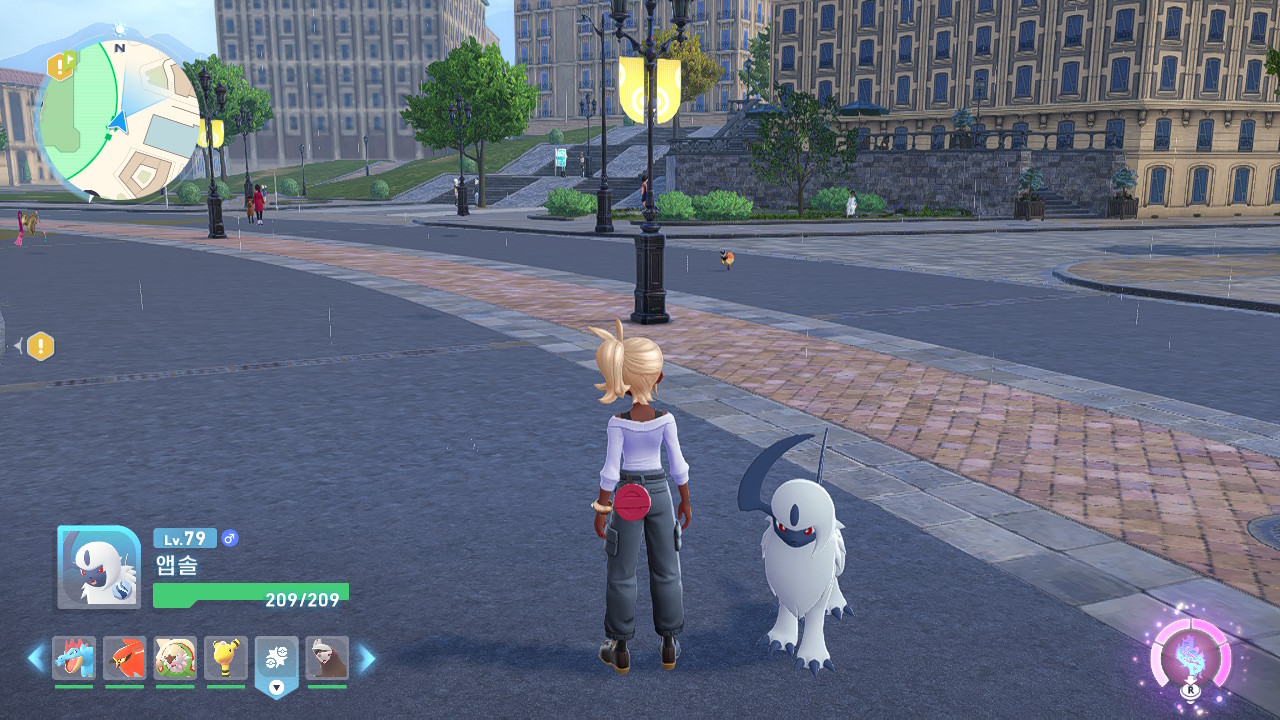Choose the Feraligatr party slot

tap(74, 658)
